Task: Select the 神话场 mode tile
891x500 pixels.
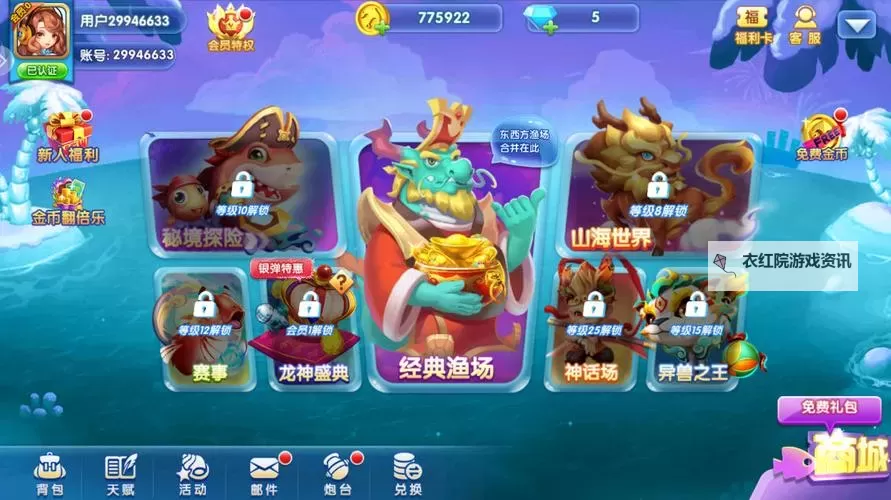Action: [592, 330]
